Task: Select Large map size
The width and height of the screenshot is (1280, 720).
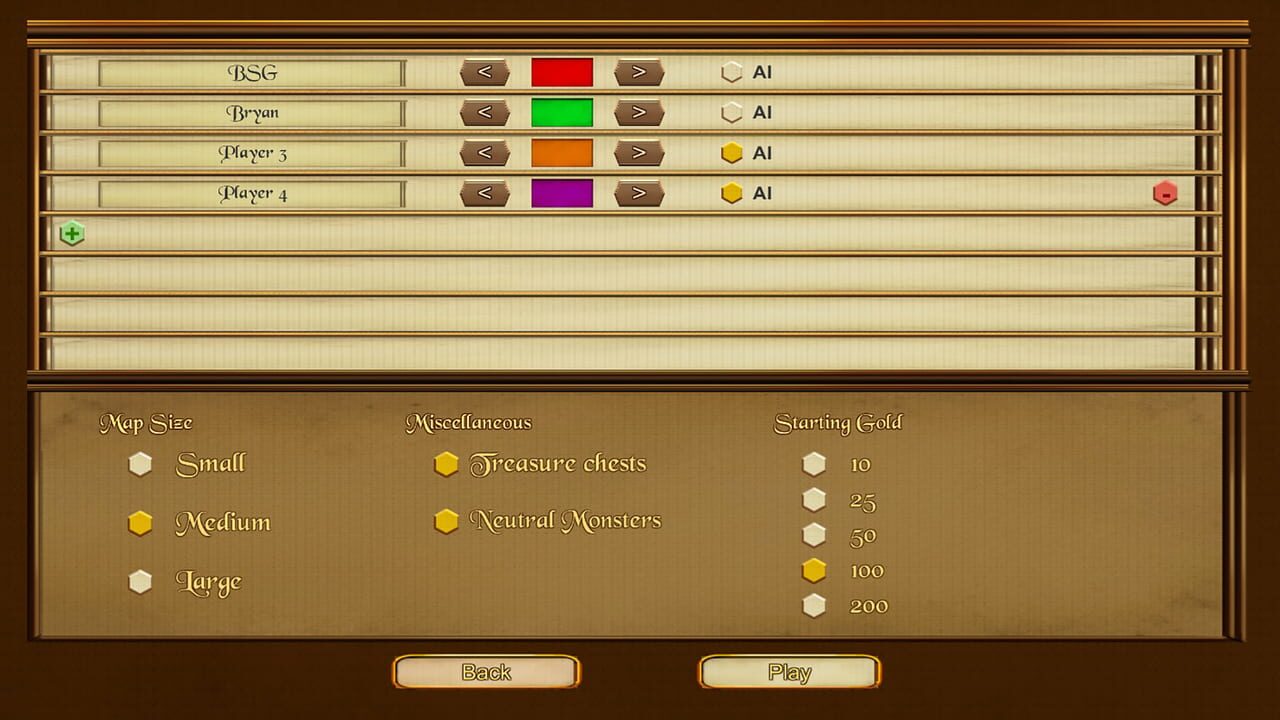Action: [x=140, y=581]
